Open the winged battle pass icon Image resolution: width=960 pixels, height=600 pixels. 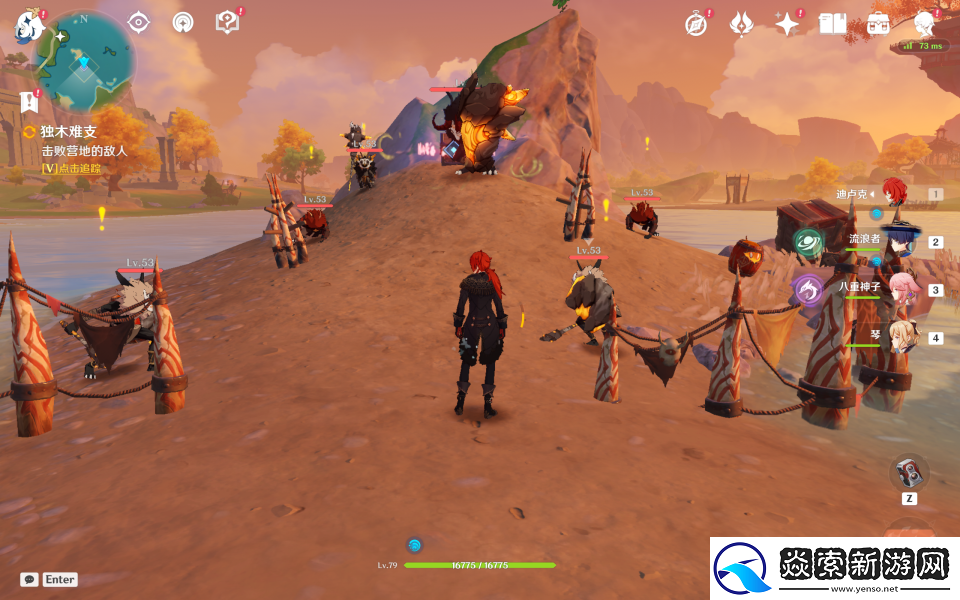[x=741, y=24]
